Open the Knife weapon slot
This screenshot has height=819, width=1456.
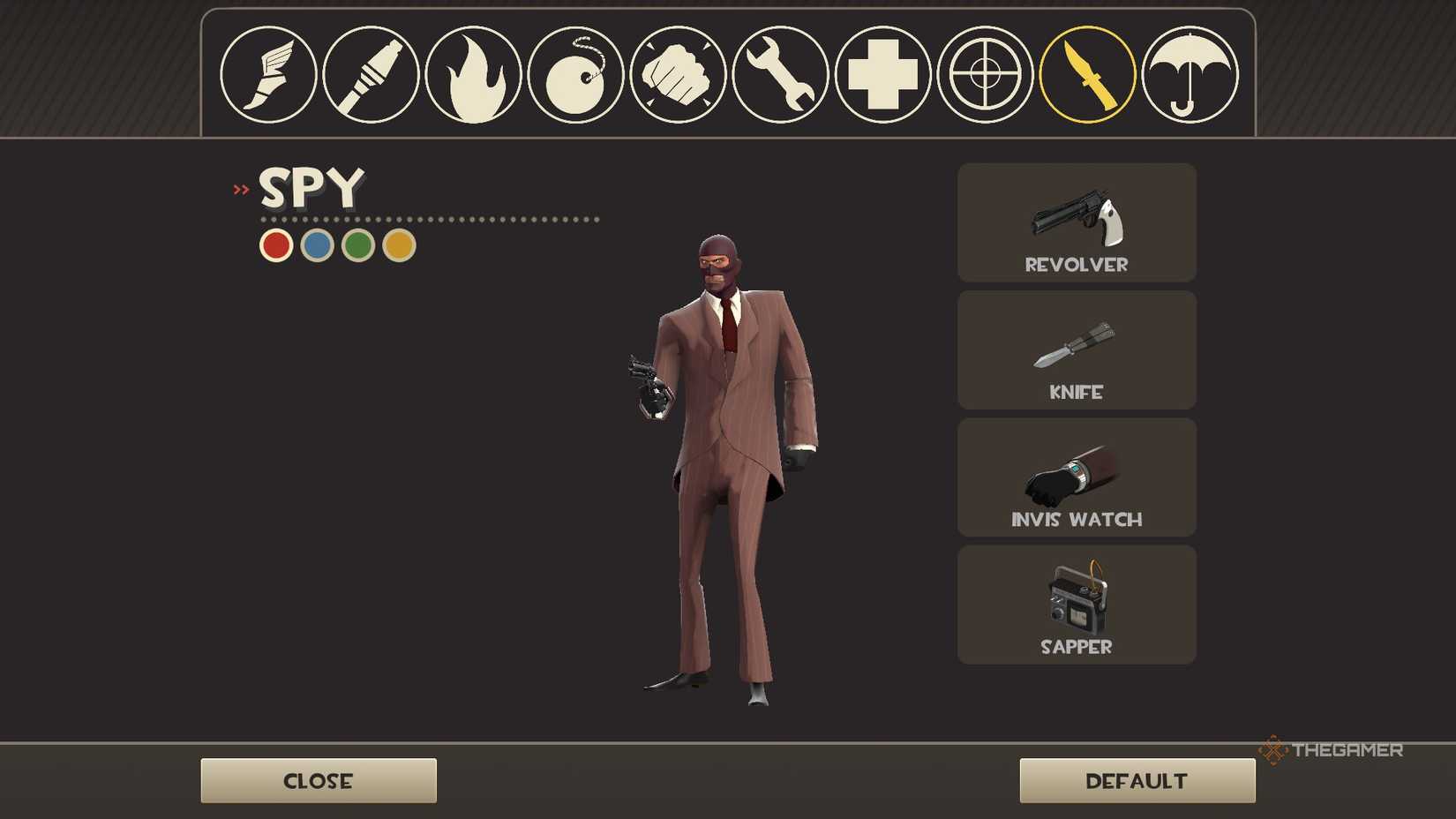click(1076, 350)
